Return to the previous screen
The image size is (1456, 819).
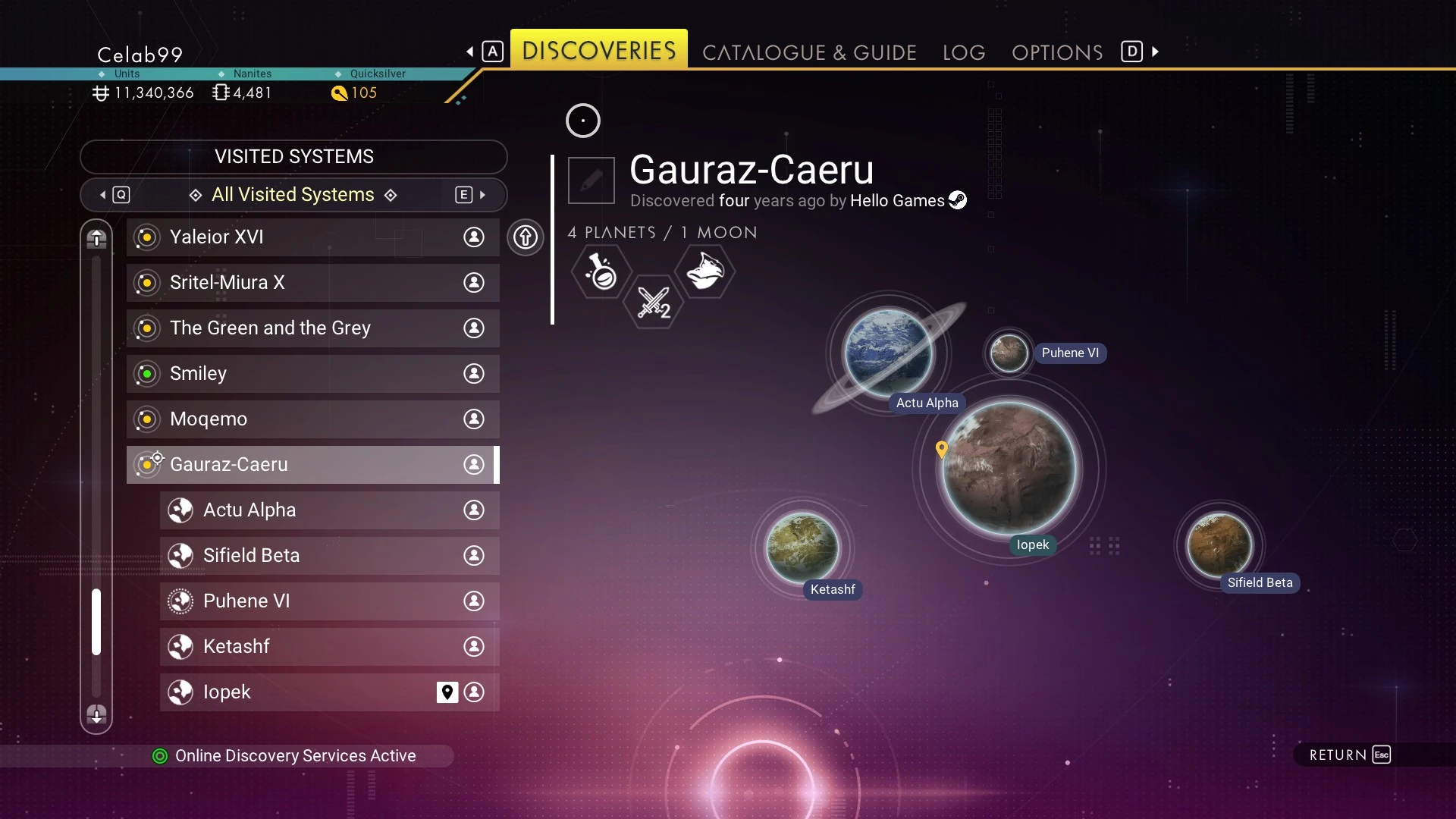pos(1350,755)
